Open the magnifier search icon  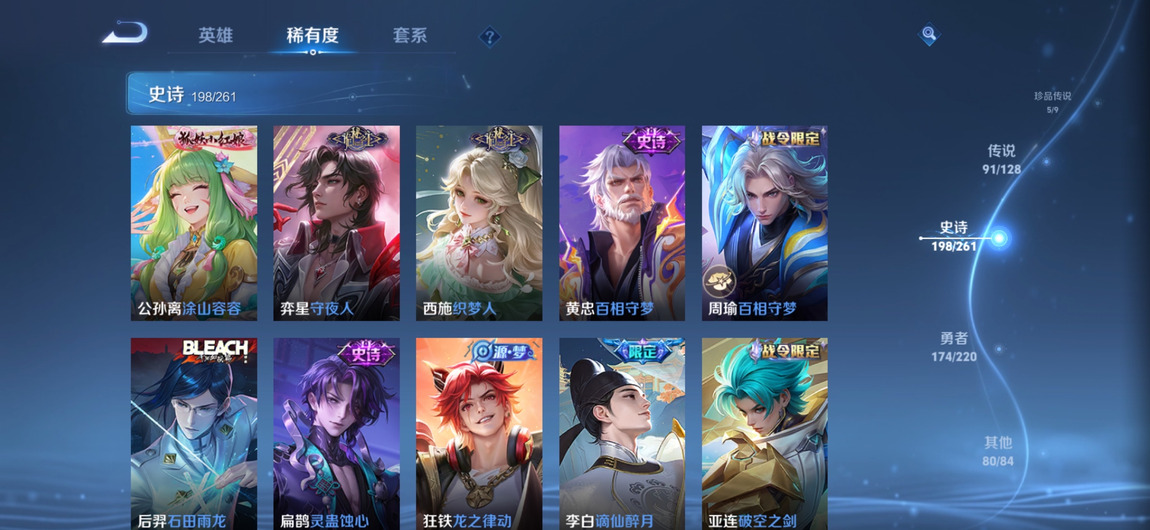coord(929,35)
